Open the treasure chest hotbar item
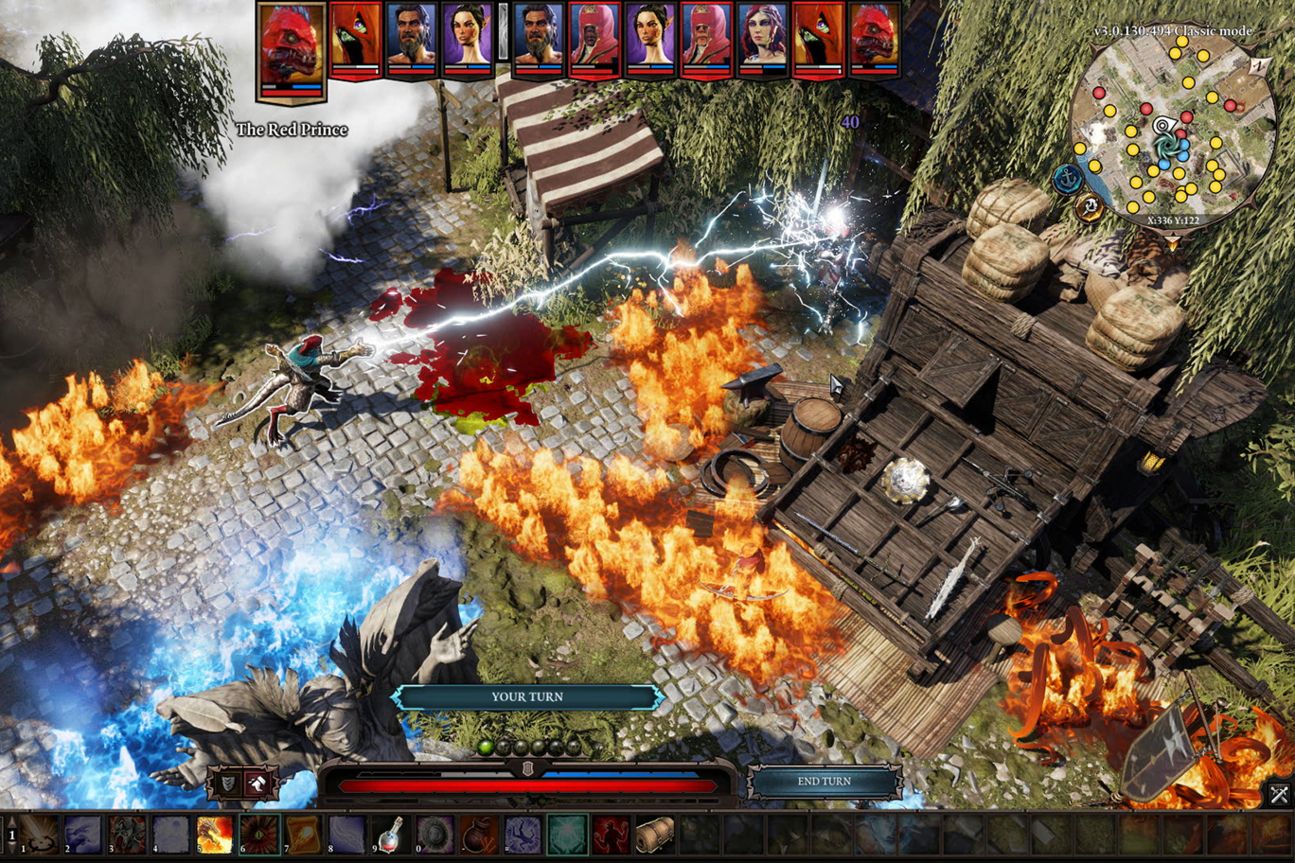This screenshot has width=1295, height=863. click(x=653, y=834)
